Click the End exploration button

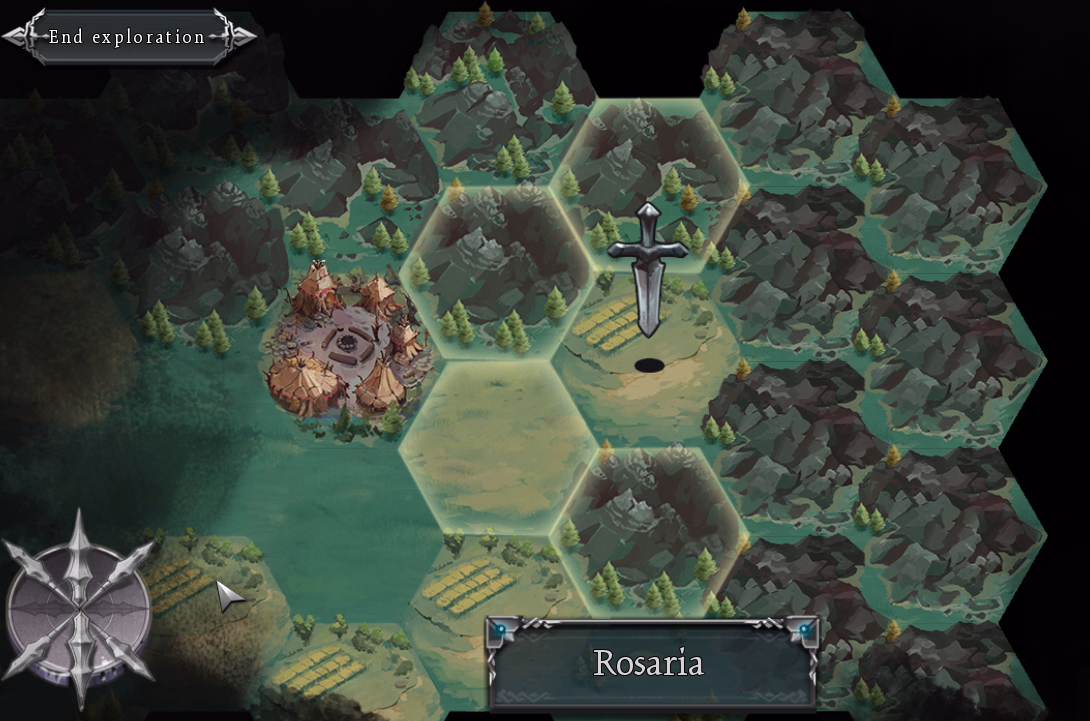[x=128, y=37]
